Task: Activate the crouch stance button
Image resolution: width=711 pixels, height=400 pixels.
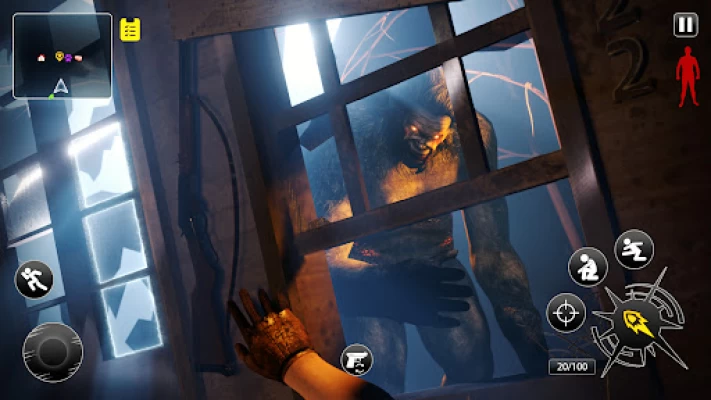Action: (x=588, y=267)
